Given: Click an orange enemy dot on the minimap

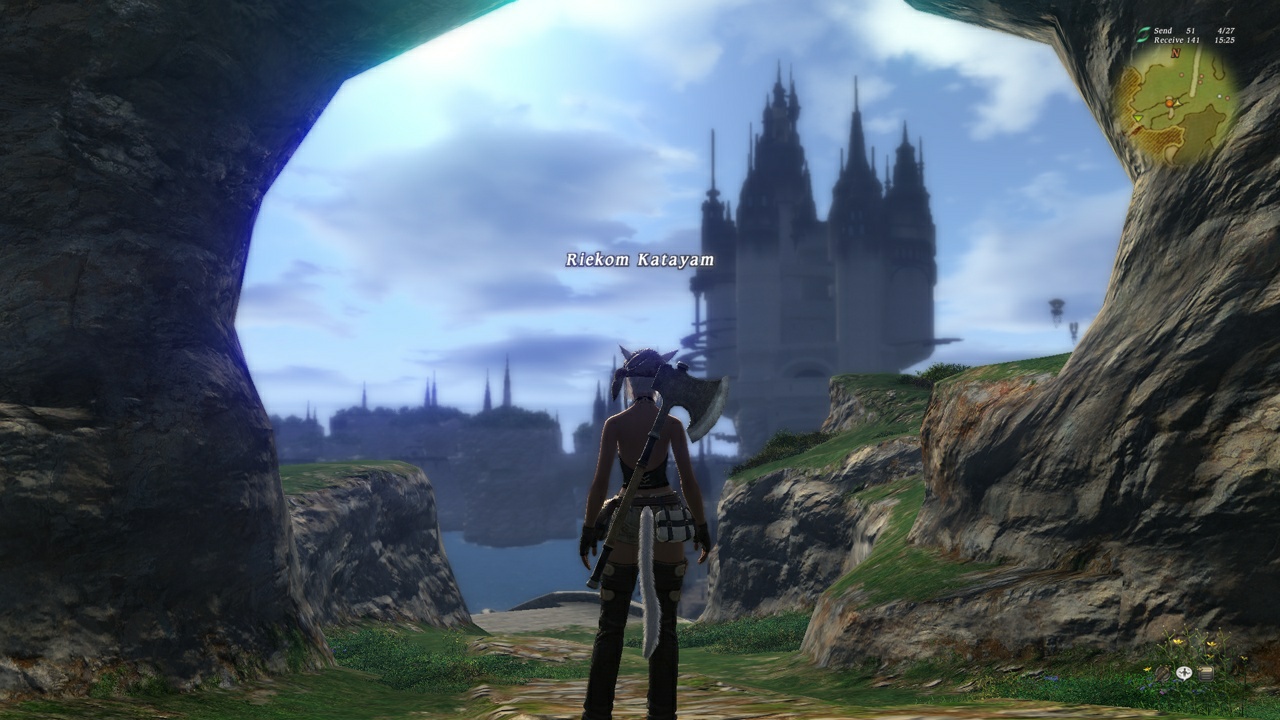Looking at the screenshot, I should coord(1181,74).
